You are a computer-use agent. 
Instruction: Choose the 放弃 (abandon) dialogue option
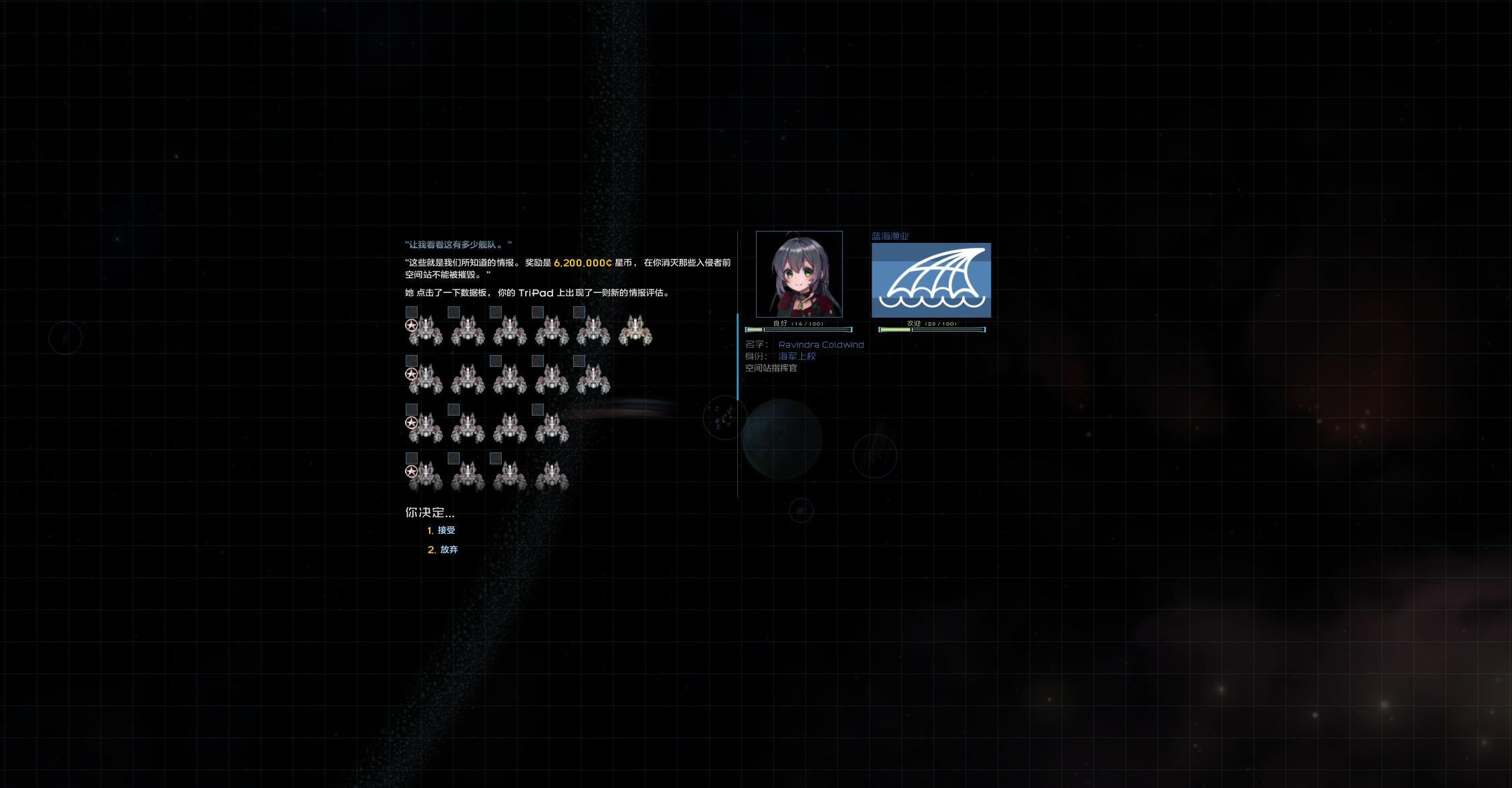[x=448, y=550]
